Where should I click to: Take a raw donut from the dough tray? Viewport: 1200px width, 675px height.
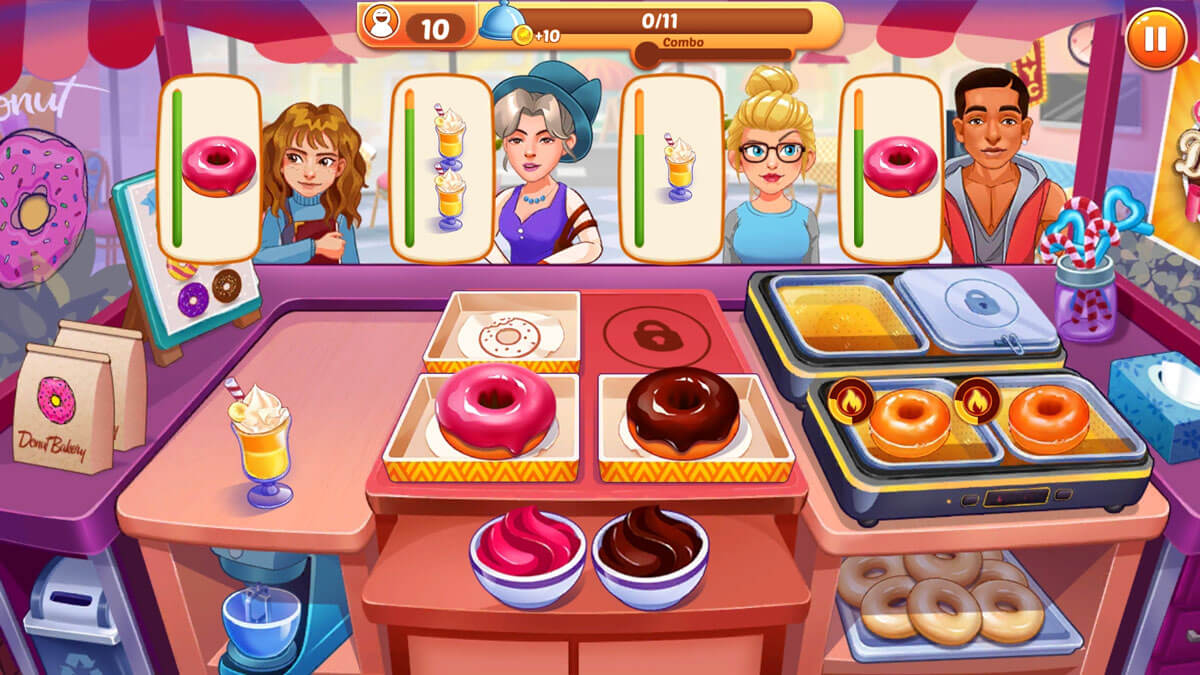pyautogui.click(x=940, y=600)
